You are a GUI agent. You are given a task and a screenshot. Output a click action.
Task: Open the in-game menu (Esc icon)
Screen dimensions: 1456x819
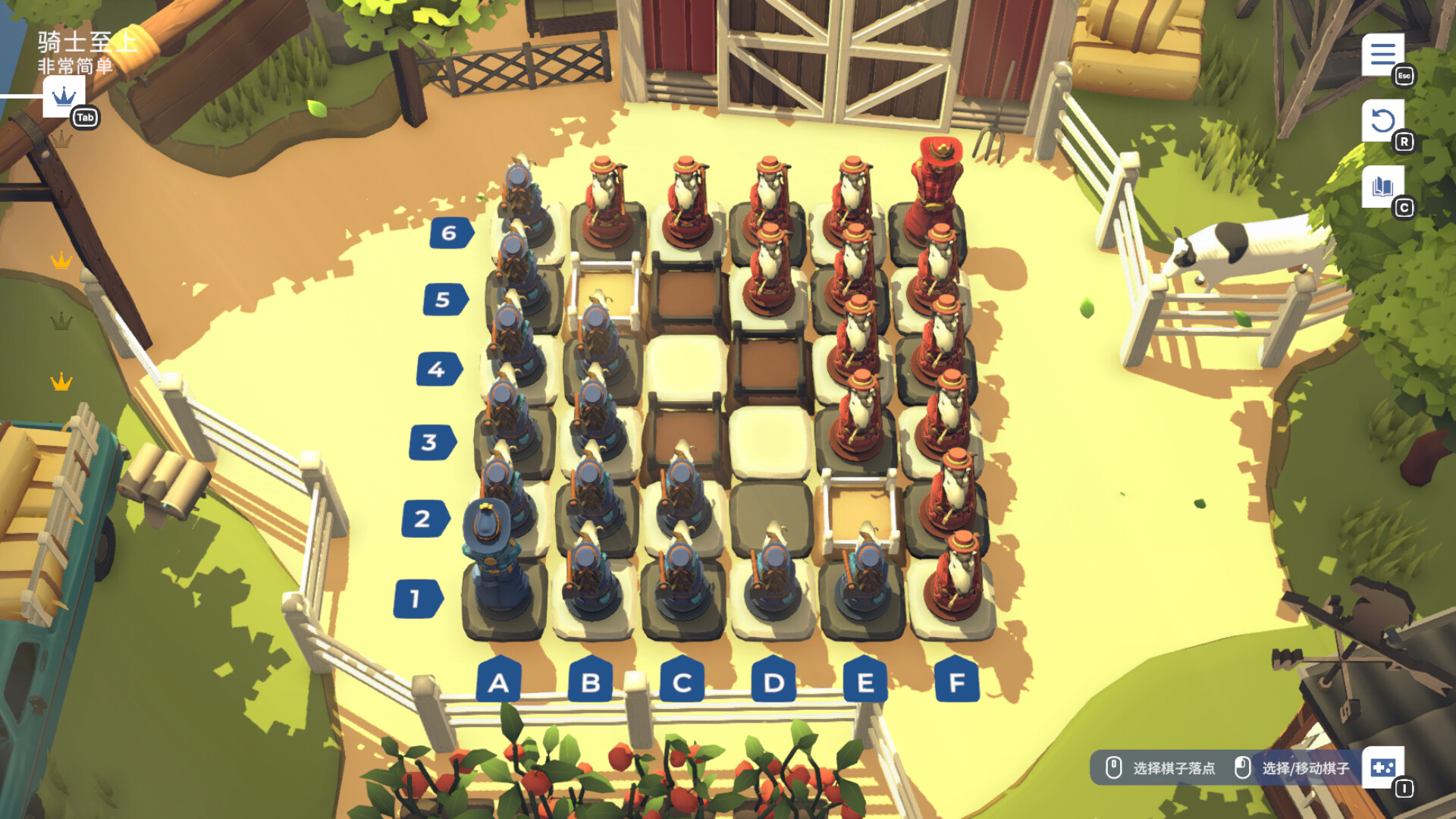pos(1385,55)
